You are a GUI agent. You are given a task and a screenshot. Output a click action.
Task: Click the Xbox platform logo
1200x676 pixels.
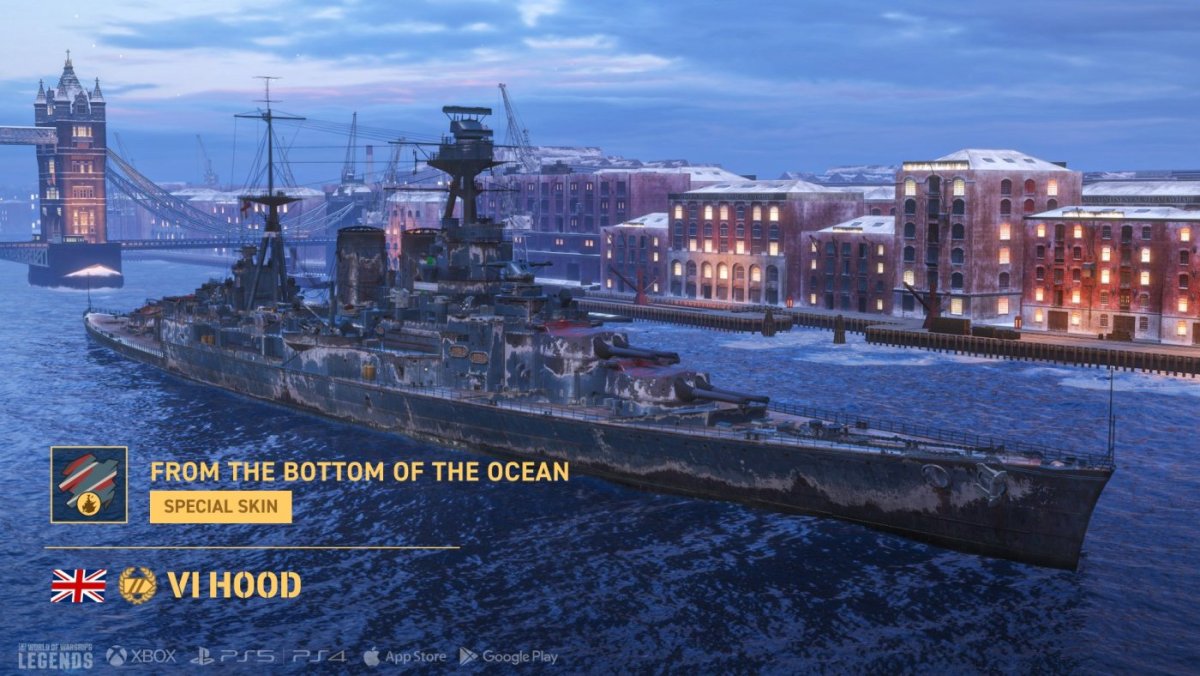[141, 657]
